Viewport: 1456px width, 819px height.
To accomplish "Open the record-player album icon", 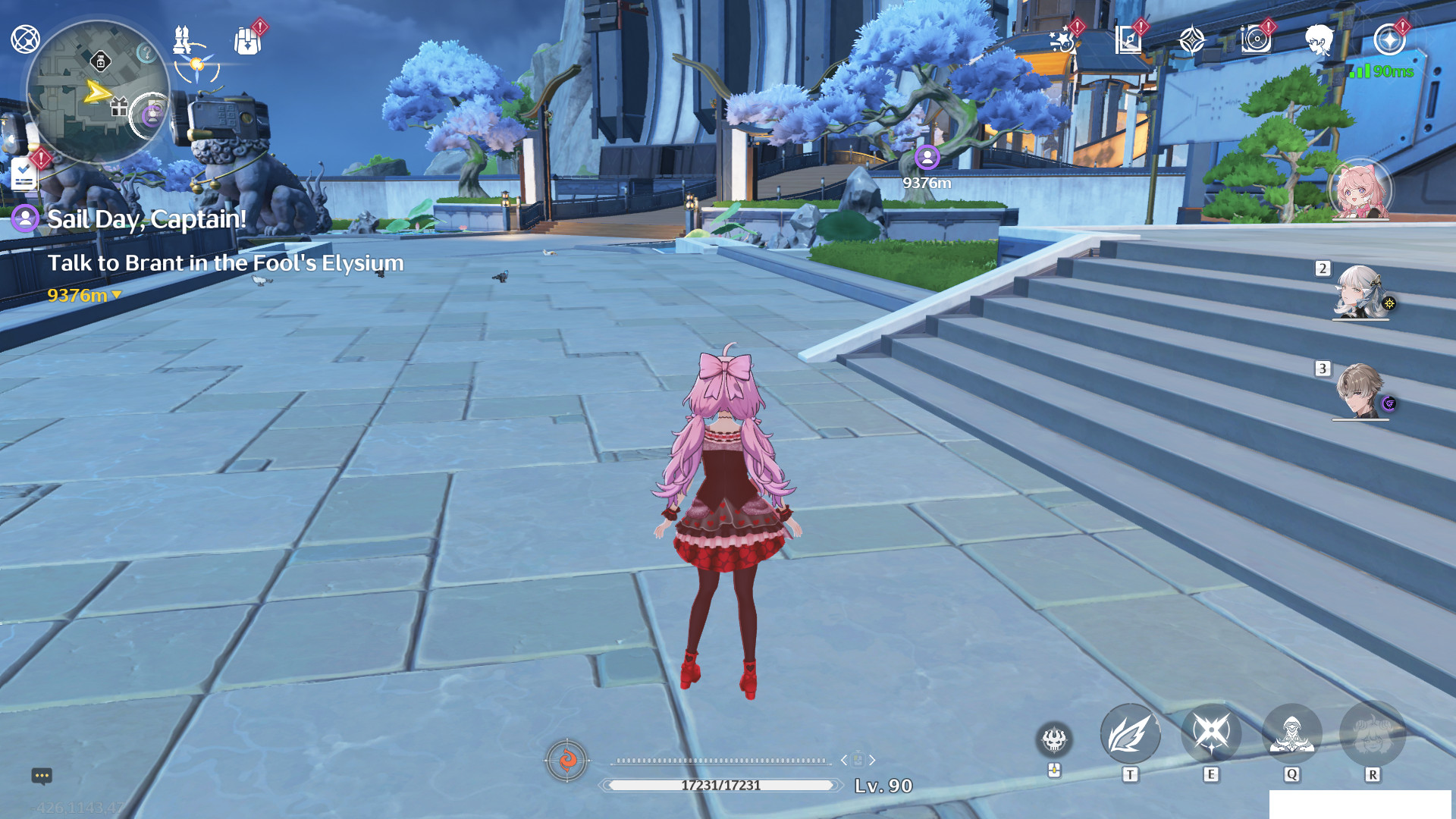I will 1258,39.
